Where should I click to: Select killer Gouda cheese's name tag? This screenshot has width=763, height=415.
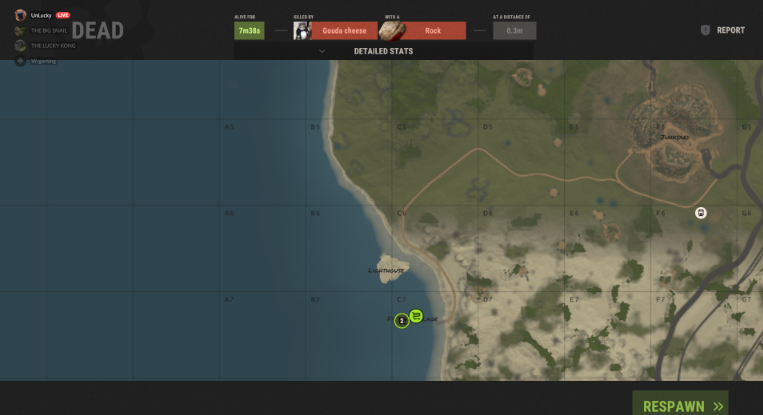coord(343,31)
